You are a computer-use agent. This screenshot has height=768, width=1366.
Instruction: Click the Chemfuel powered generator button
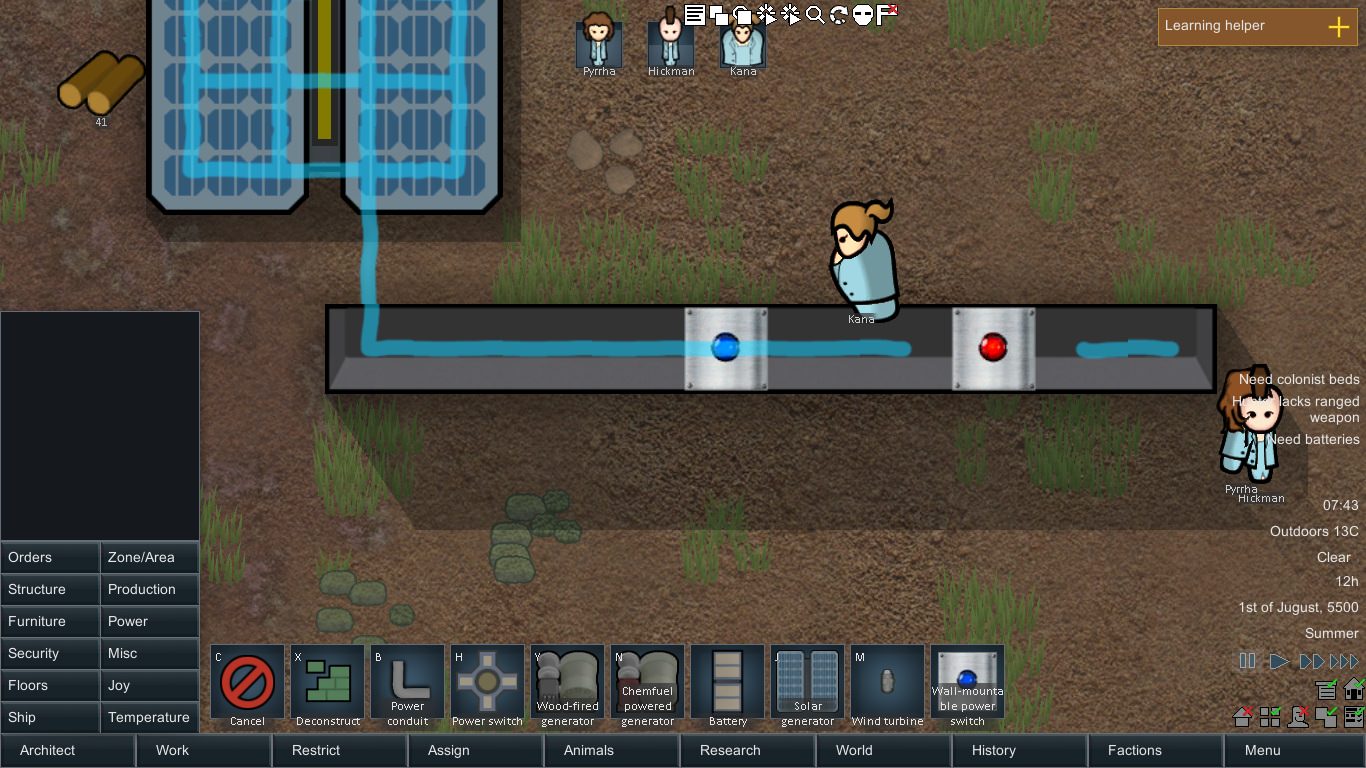pyautogui.click(x=647, y=684)
